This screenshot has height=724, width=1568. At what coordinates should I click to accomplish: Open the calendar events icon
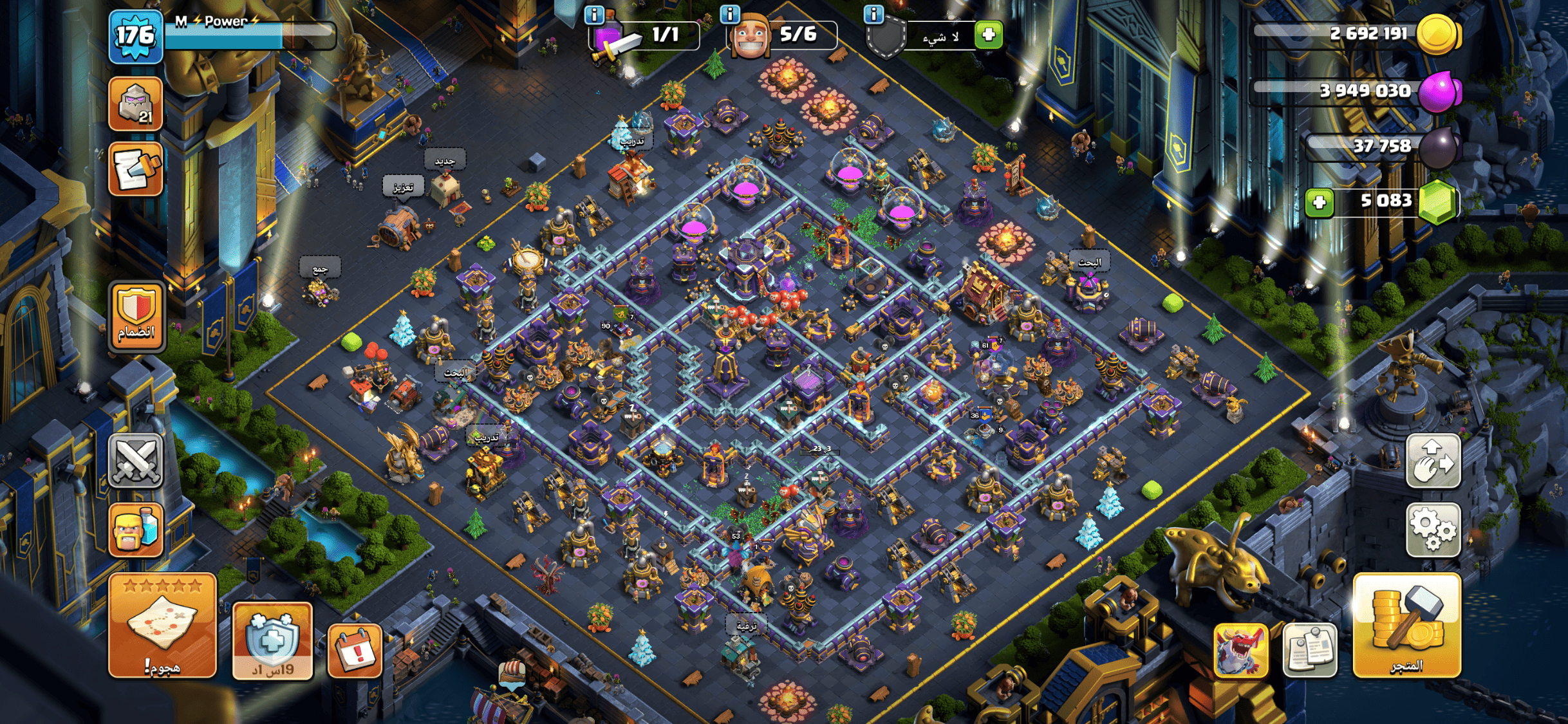(355, 650)
